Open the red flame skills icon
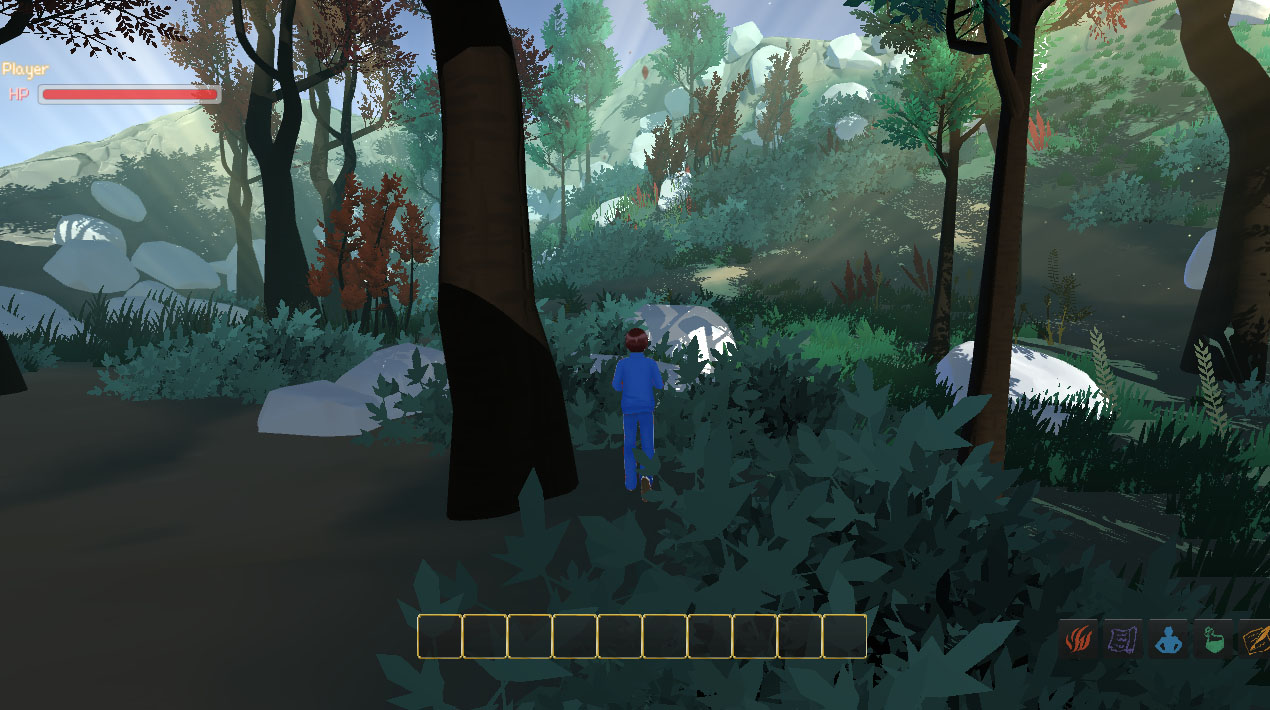 [x=1079, y=639]
